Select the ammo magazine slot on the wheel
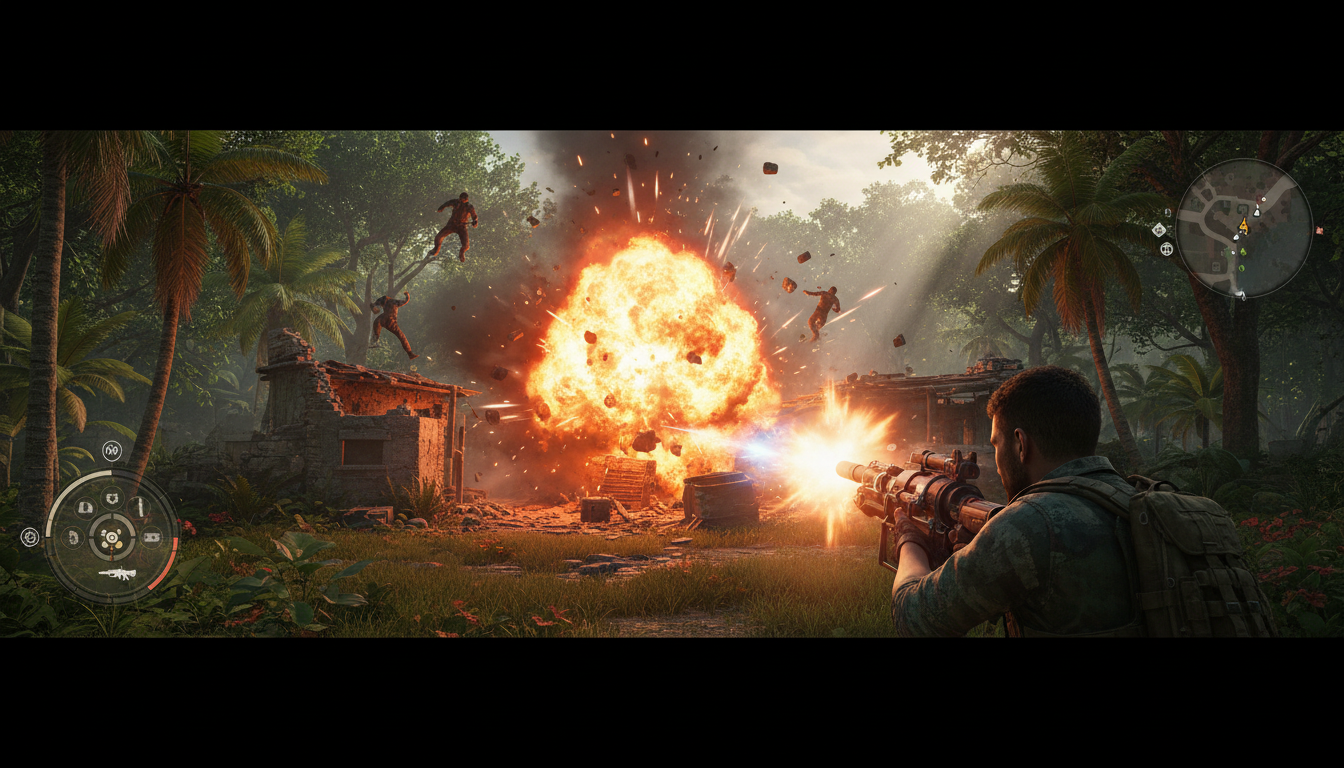 [x=85, y=508]
